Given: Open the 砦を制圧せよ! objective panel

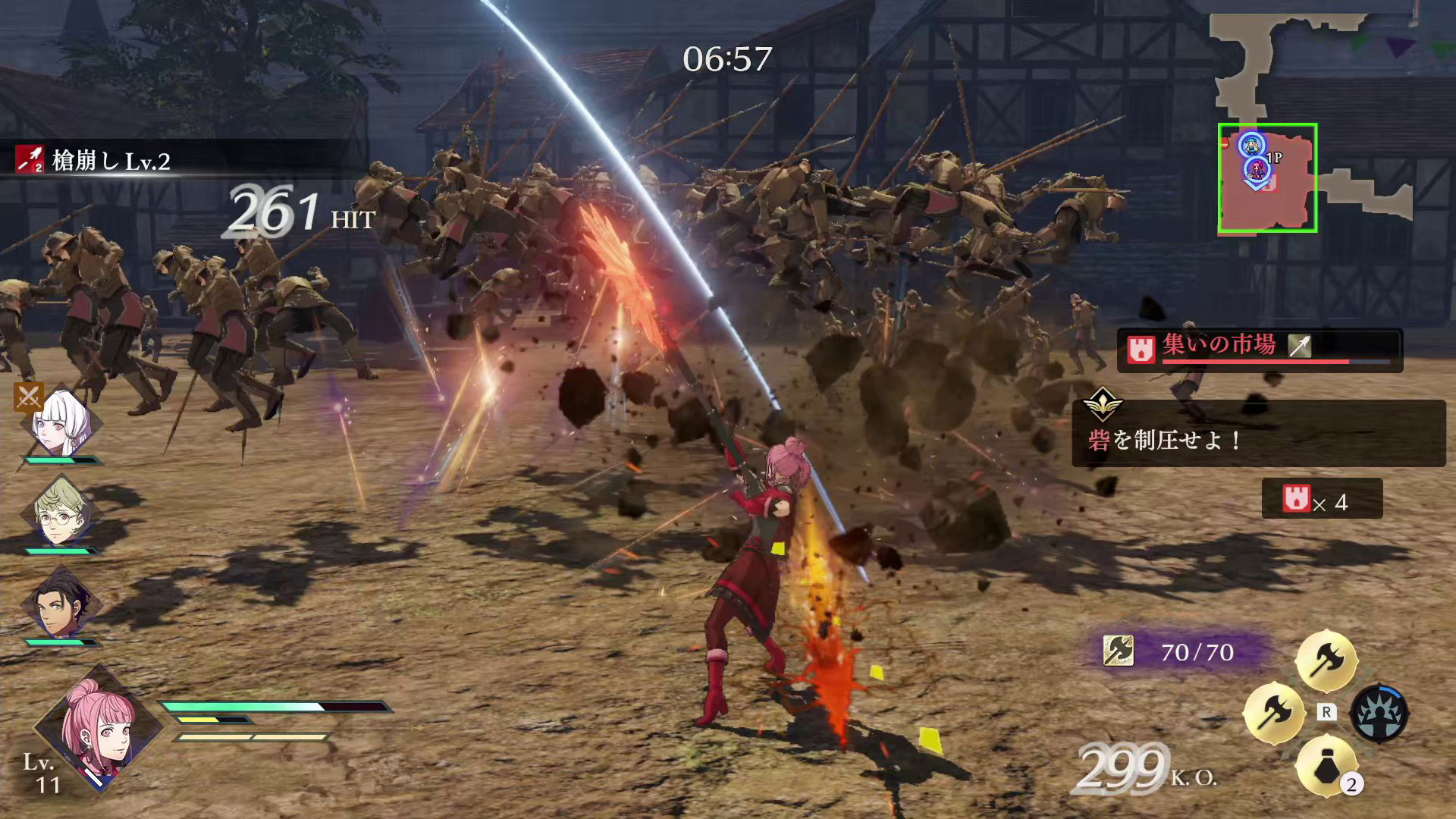Looking at the screenshot, I should pos(1257,432).
